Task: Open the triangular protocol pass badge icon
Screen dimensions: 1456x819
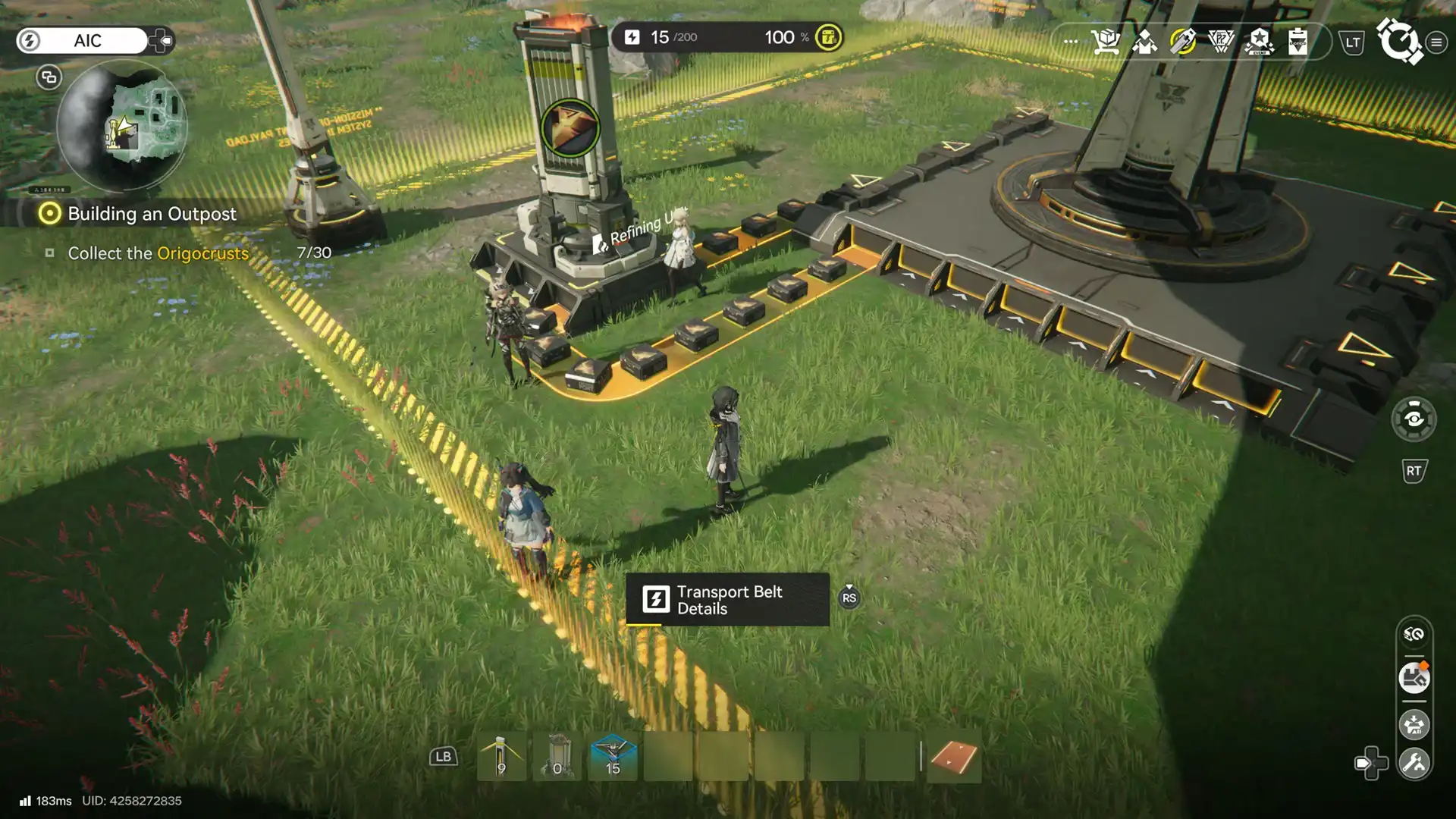Action: [x=1221, y=41]
